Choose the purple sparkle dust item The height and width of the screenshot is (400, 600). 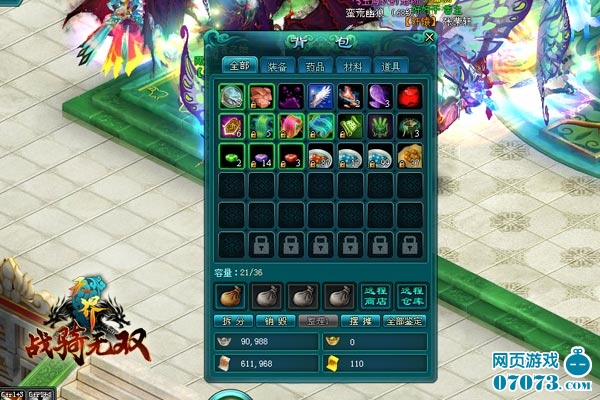pos(290,96)
